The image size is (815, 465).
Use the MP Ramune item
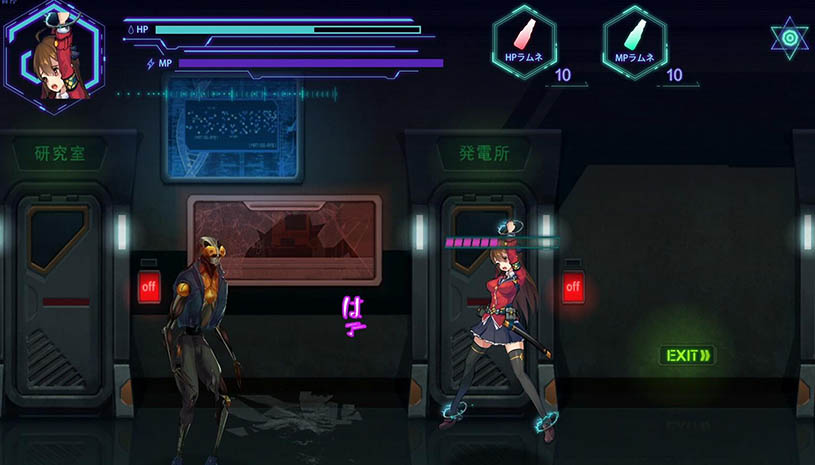click(x=634, y=42)
